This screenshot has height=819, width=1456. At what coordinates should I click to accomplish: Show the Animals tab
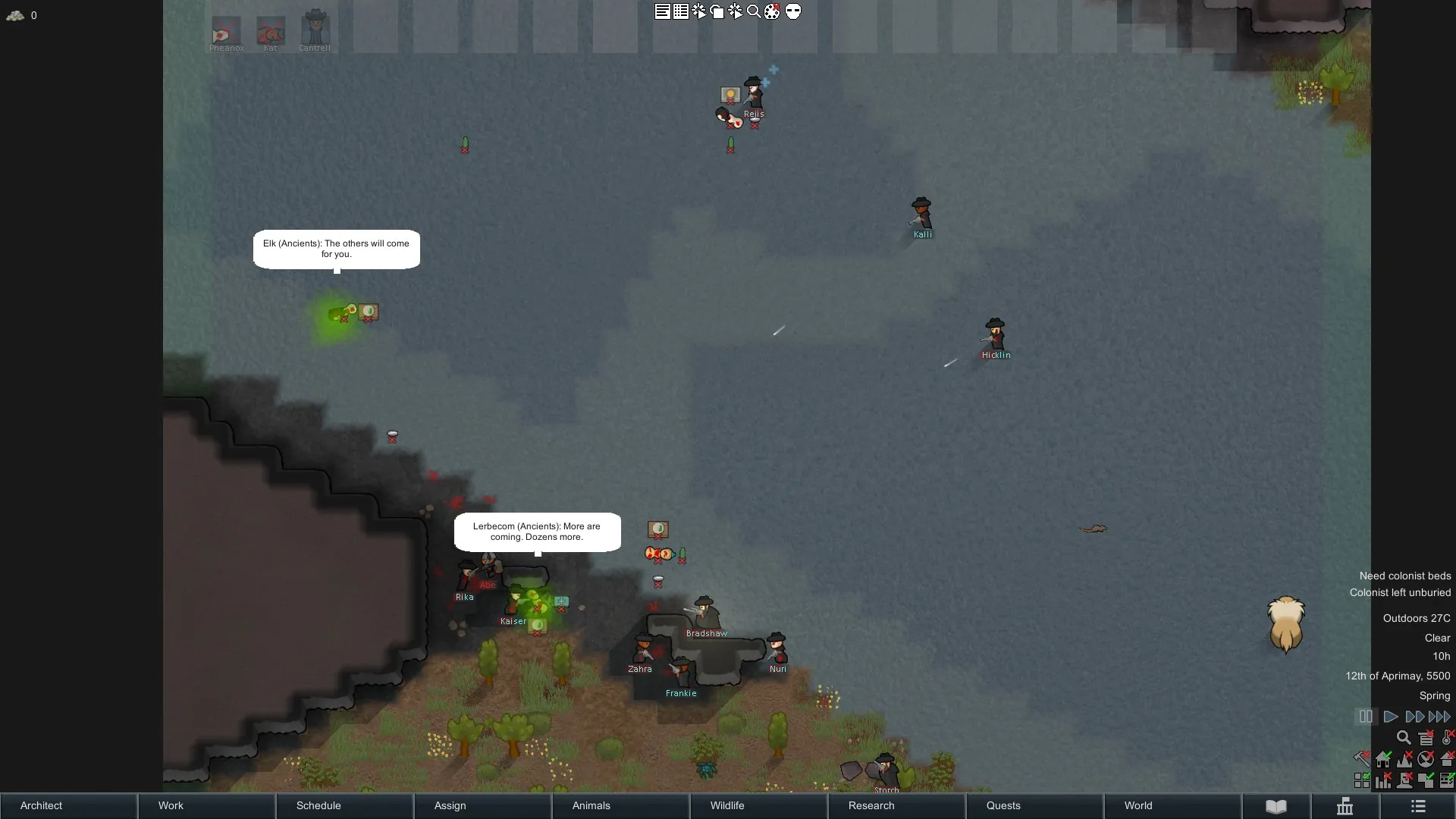point(620,805)
